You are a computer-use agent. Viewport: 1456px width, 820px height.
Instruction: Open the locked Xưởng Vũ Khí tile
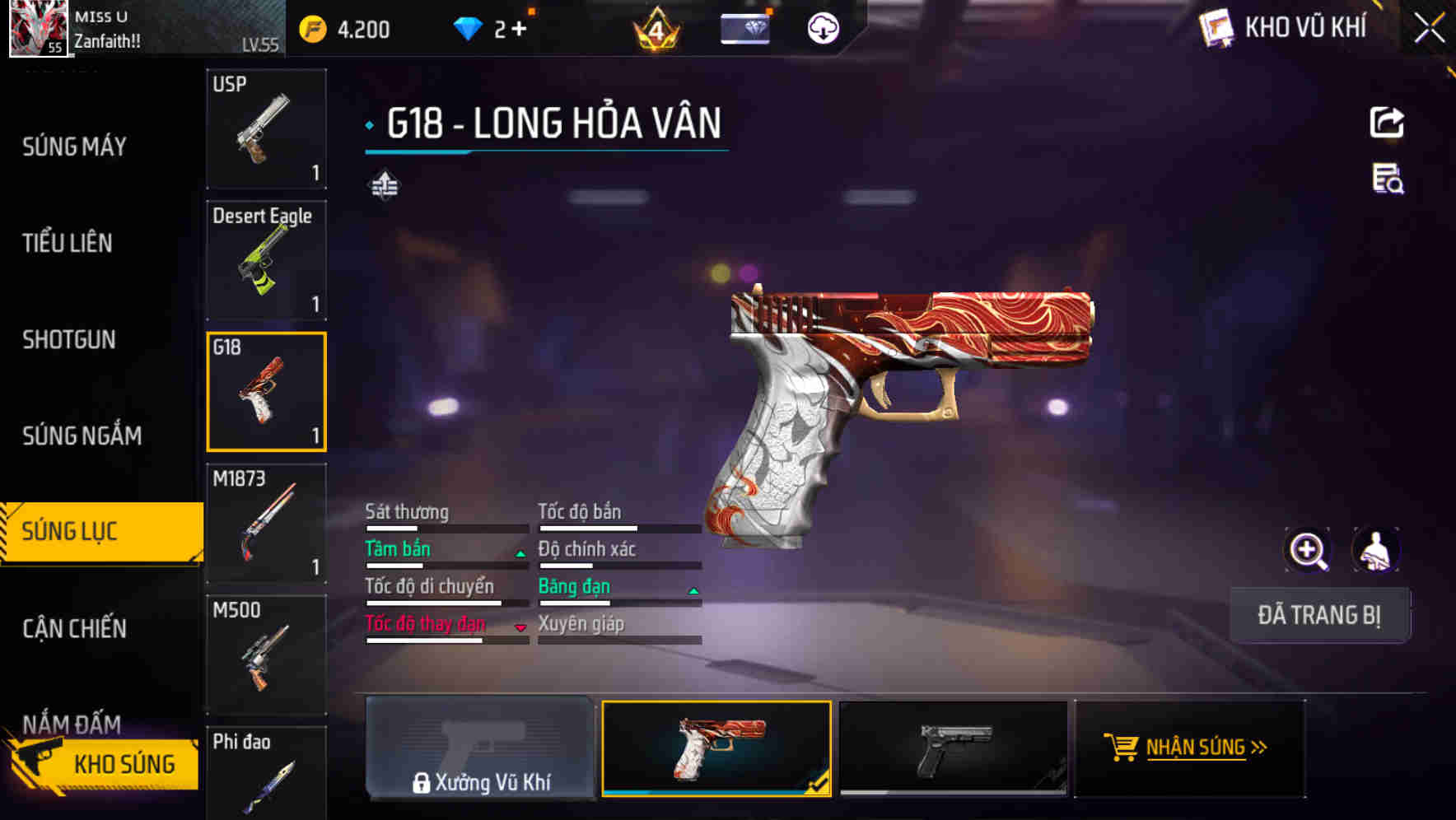click(x=481, y=748)
